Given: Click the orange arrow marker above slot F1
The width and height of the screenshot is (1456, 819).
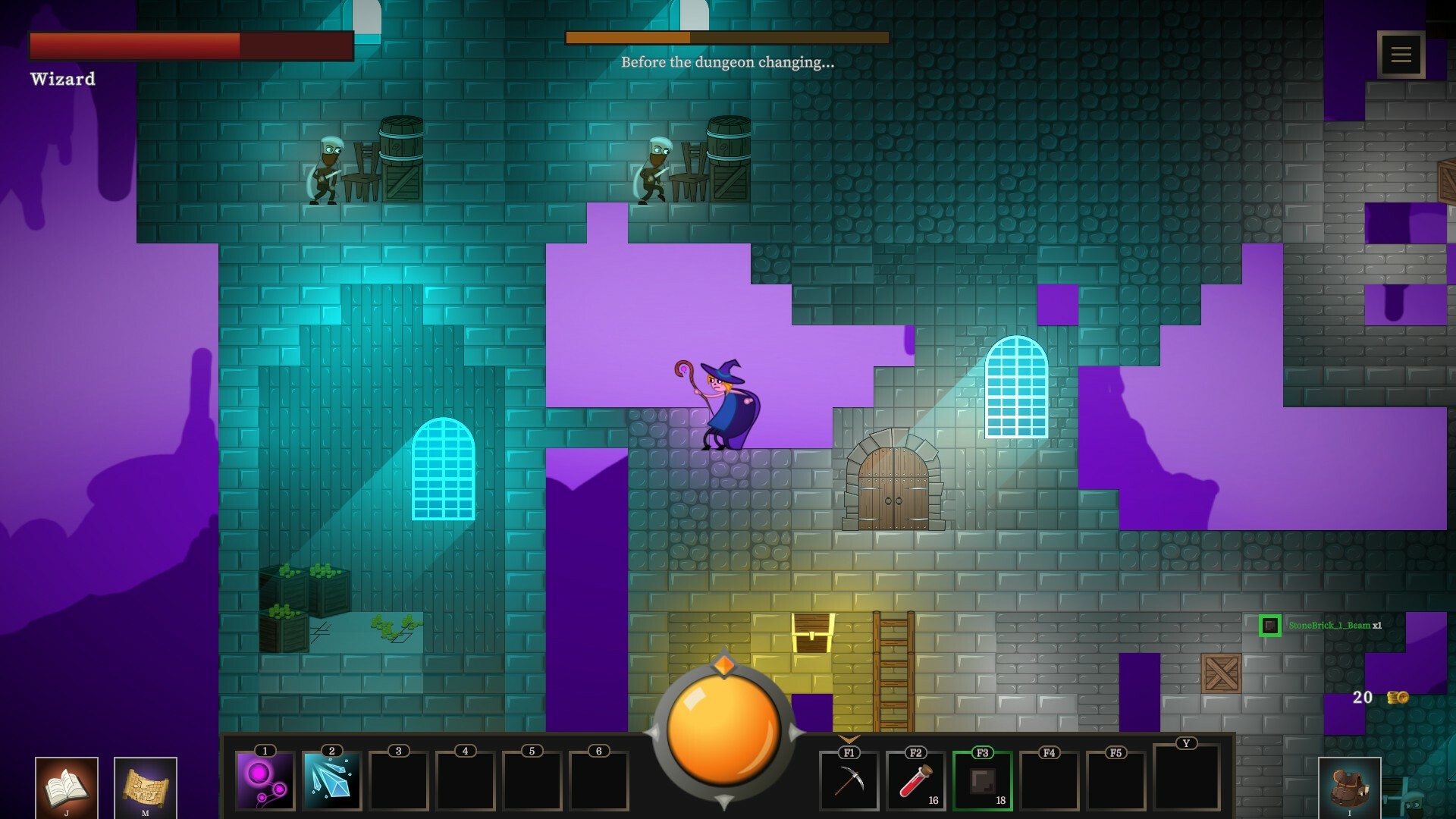Looking at the screenshot, I should click(x=849, y=737).
